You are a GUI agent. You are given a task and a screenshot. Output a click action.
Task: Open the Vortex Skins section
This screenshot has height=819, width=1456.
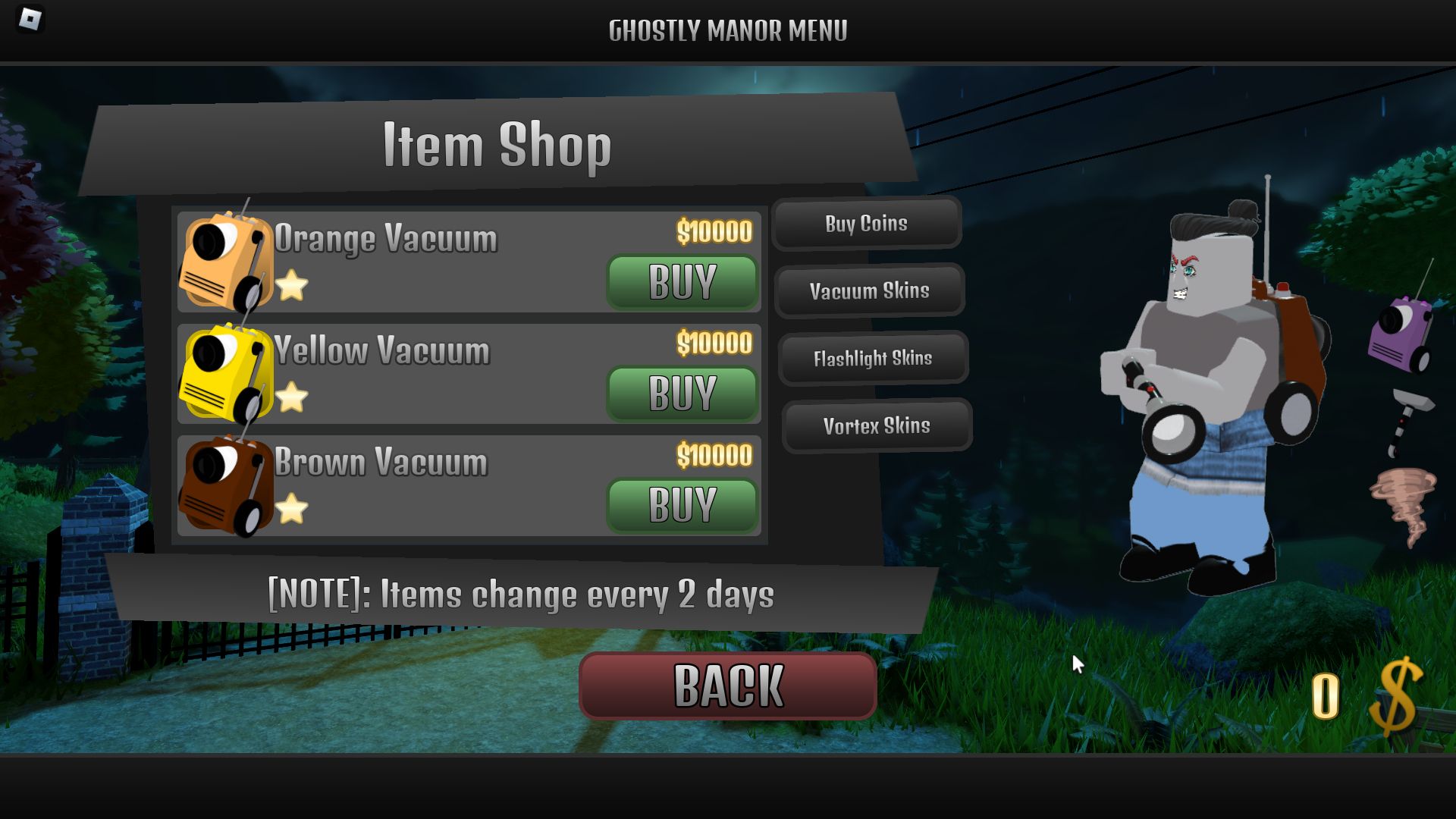point(876,426)
